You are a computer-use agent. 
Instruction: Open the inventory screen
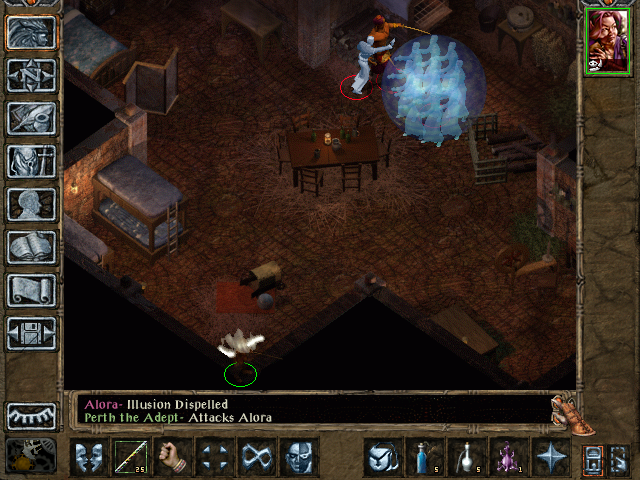point(32,161)
